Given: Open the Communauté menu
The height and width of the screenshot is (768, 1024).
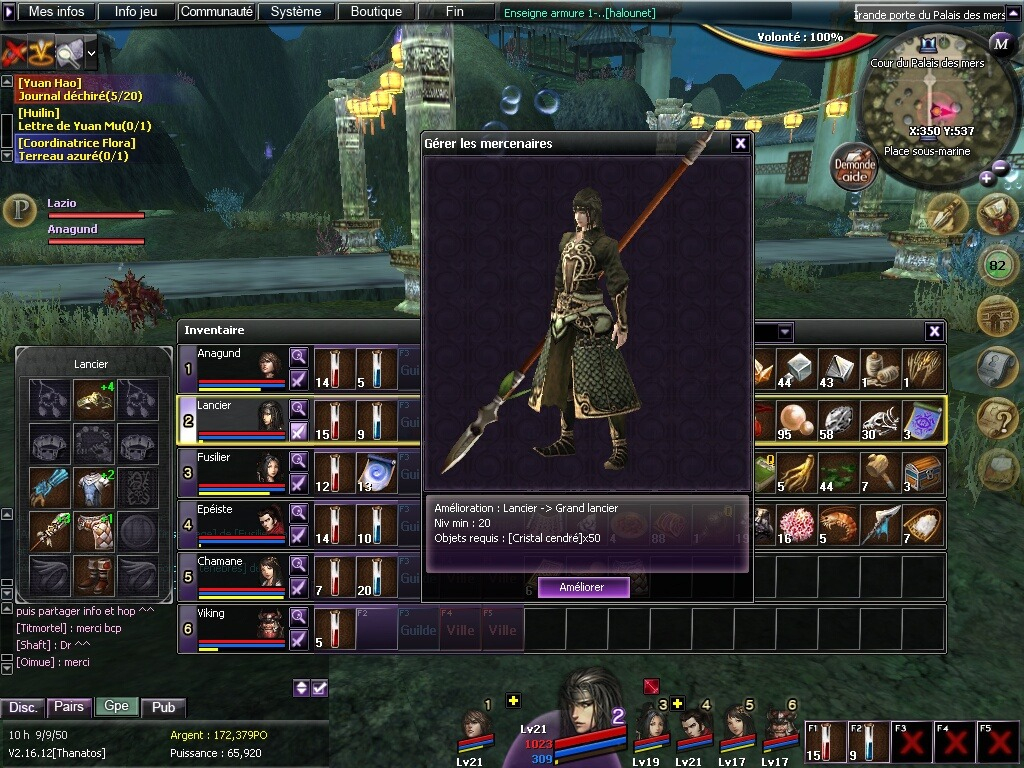Looking at the screenshot, I should pyautogui.click(x=216, y=12).
